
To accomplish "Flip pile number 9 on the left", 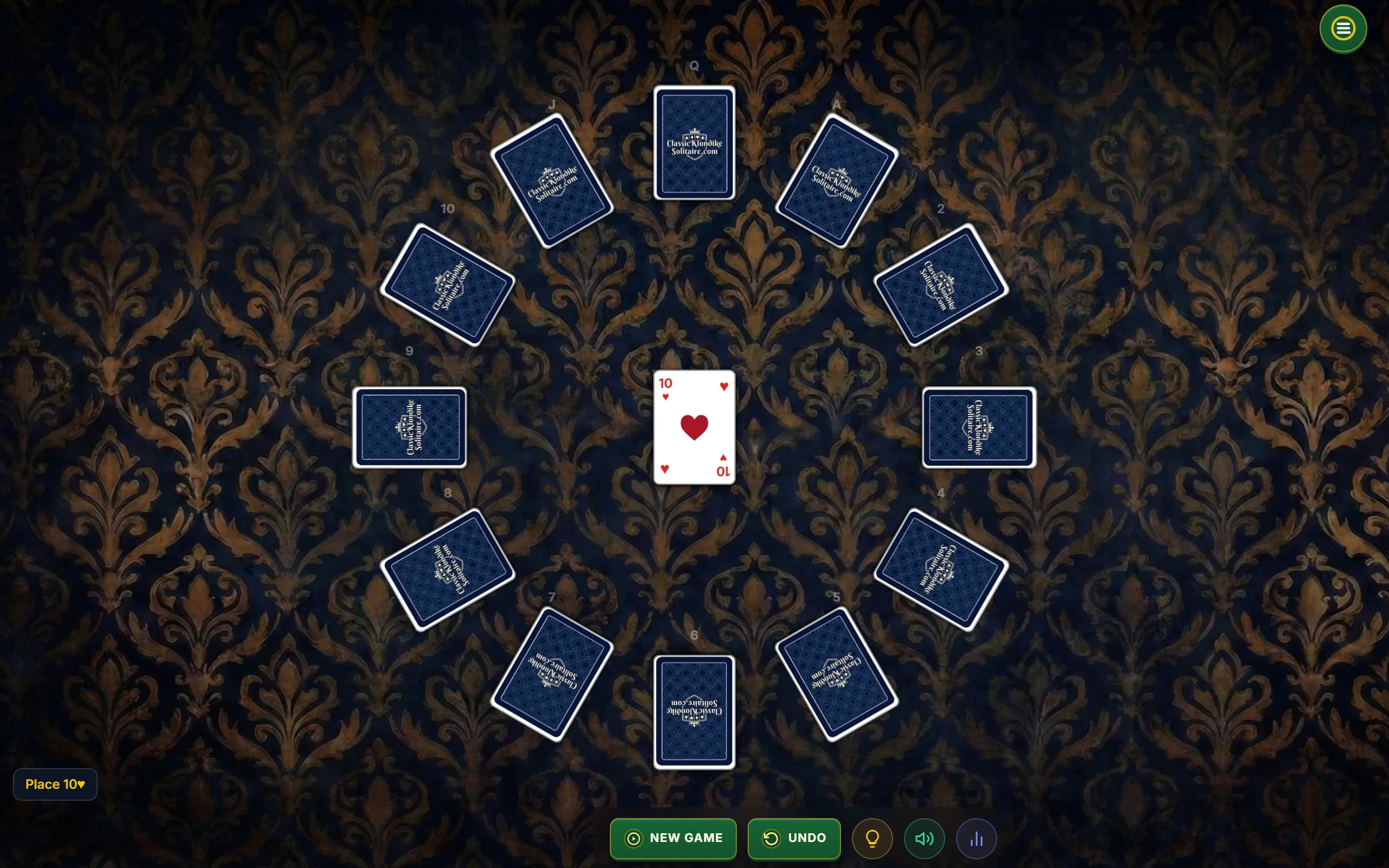I will [x=409, y=428].
